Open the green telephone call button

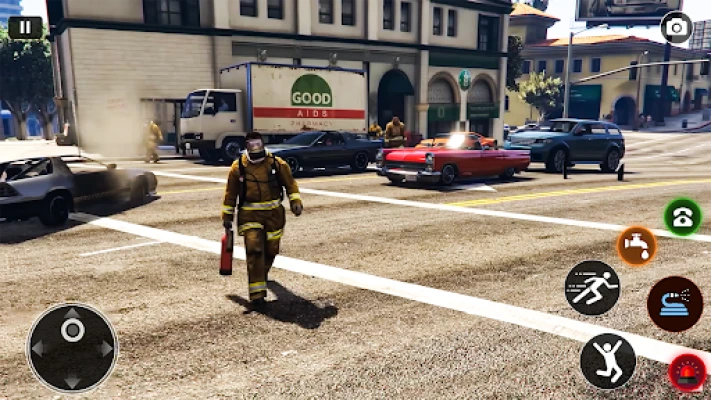tap(682, 216)
